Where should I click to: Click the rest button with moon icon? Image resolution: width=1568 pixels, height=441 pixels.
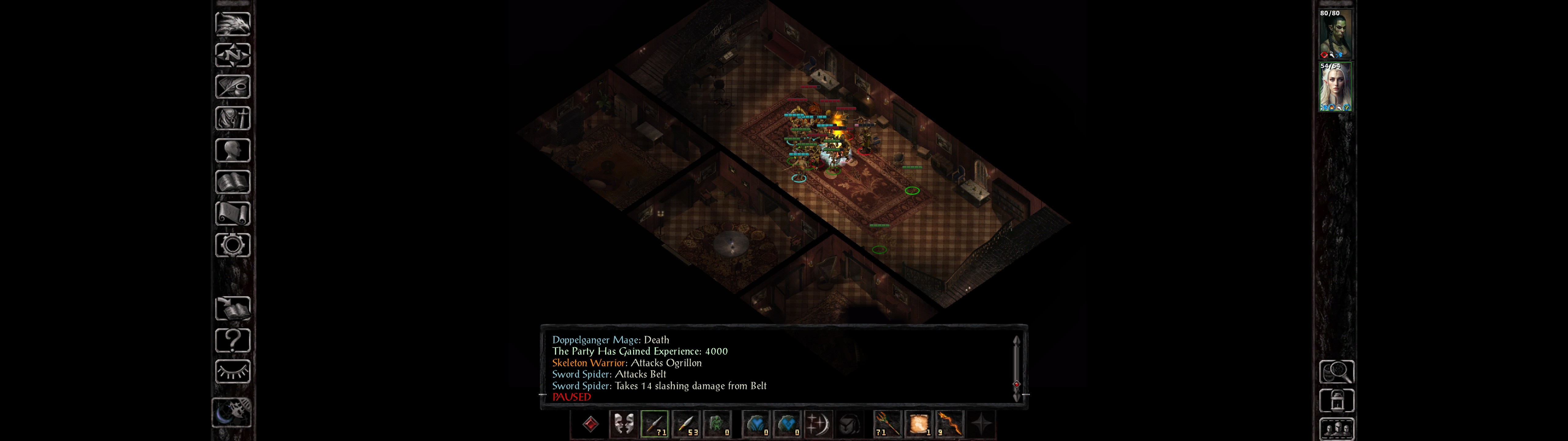(232, 412)
